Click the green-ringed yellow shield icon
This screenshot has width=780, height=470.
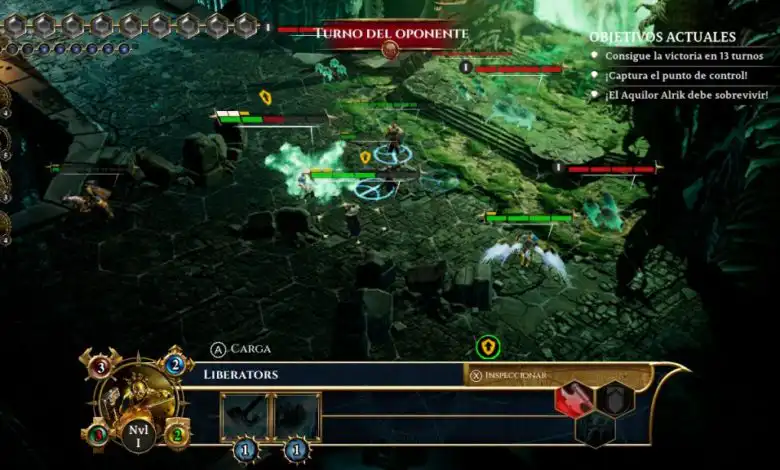(x=488, y=347)
